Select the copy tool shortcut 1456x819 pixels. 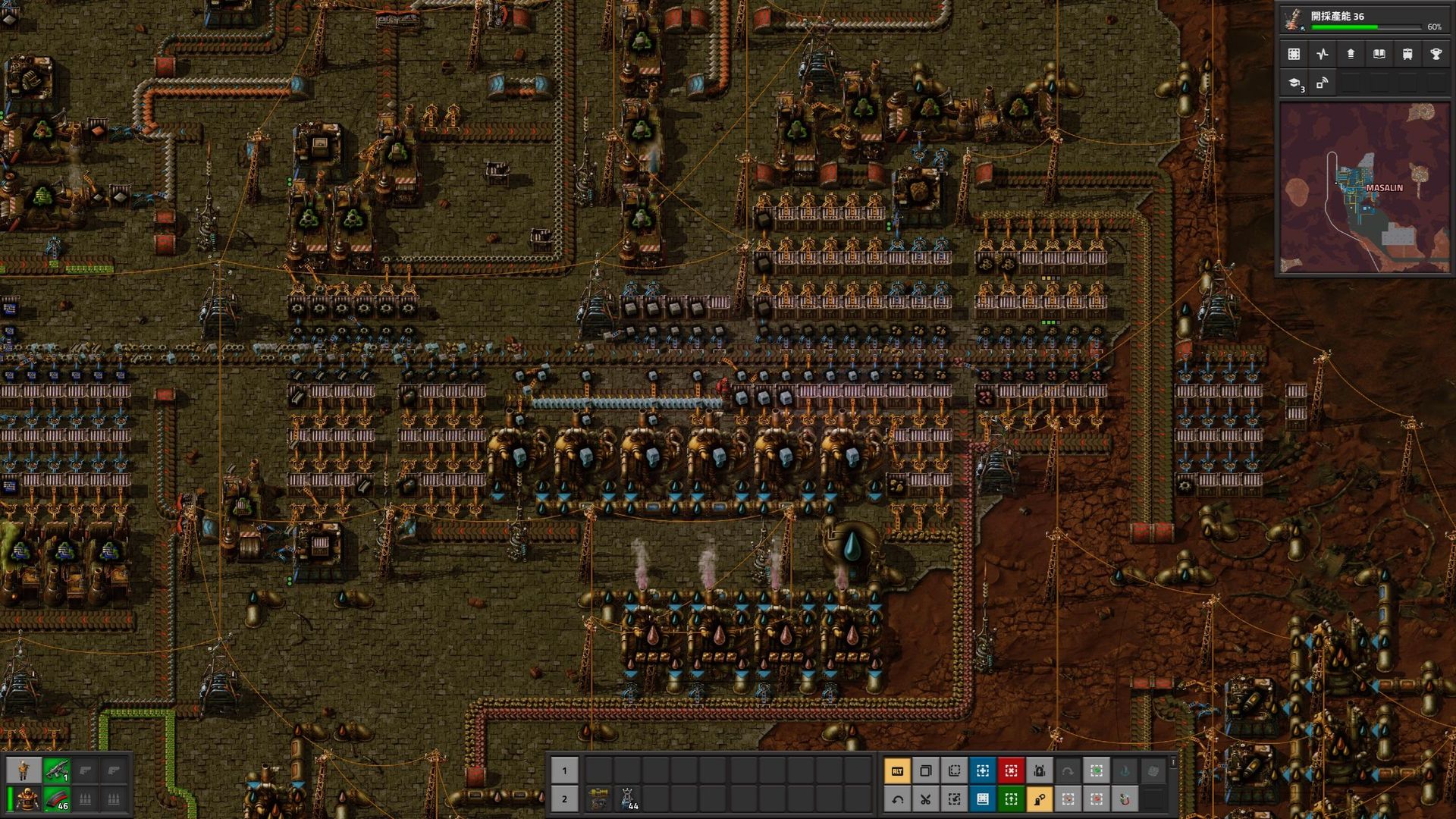pyautogui.click(x=926, y=770)
